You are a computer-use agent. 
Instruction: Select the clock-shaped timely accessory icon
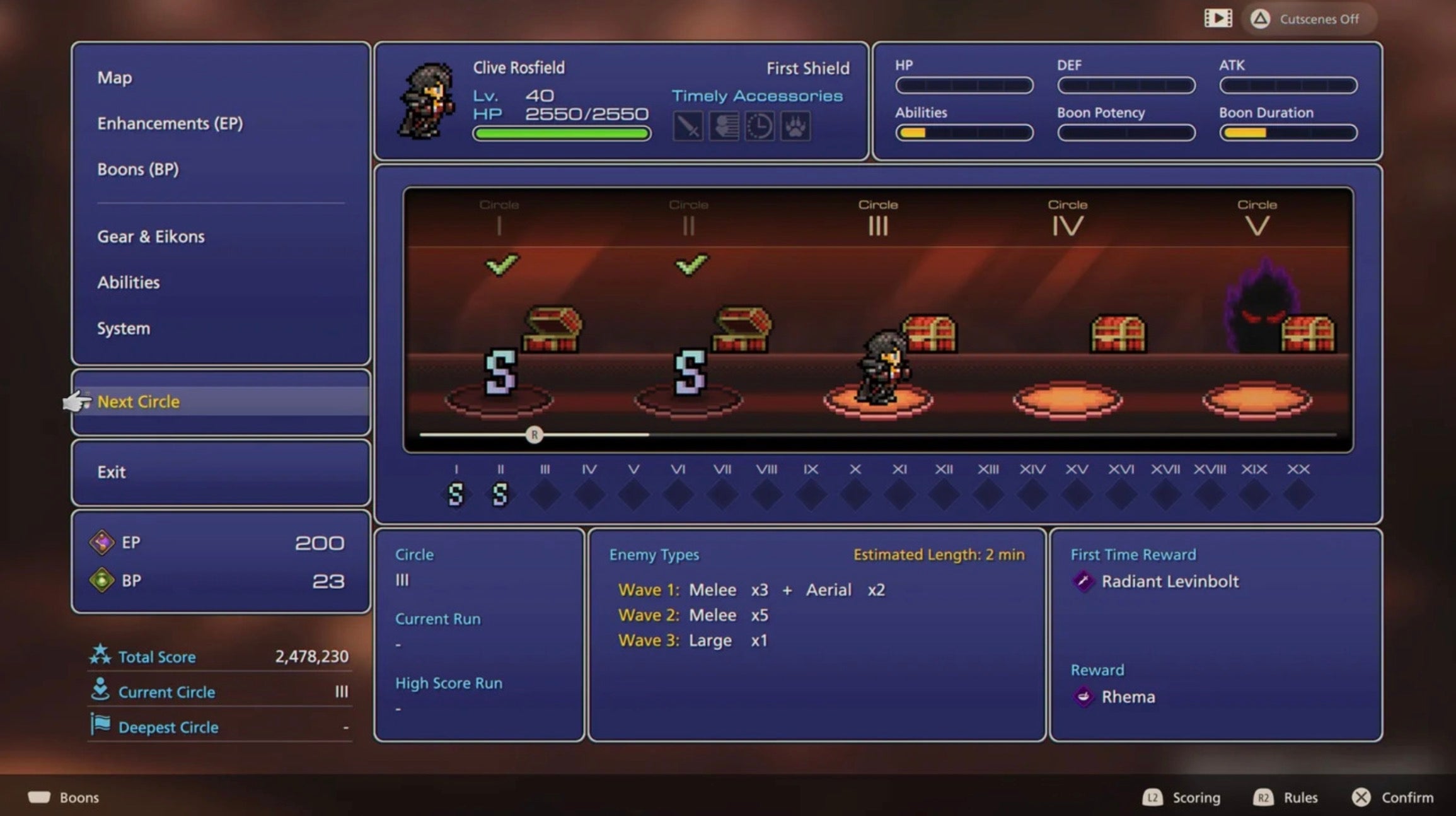[760, 126]
